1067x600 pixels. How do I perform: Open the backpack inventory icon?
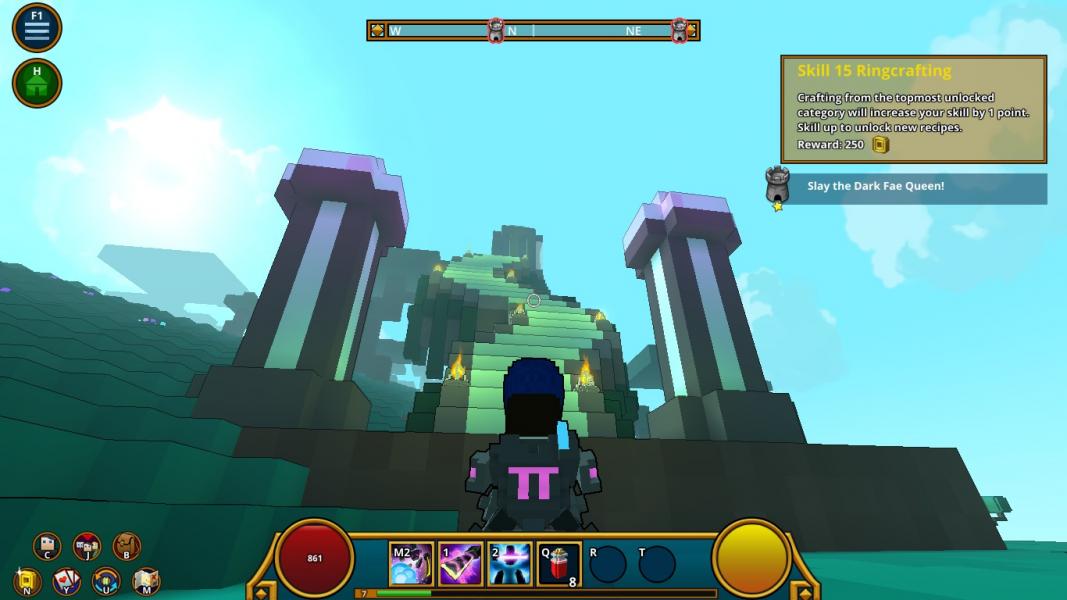pyautogui.click(x=126, y=546)
